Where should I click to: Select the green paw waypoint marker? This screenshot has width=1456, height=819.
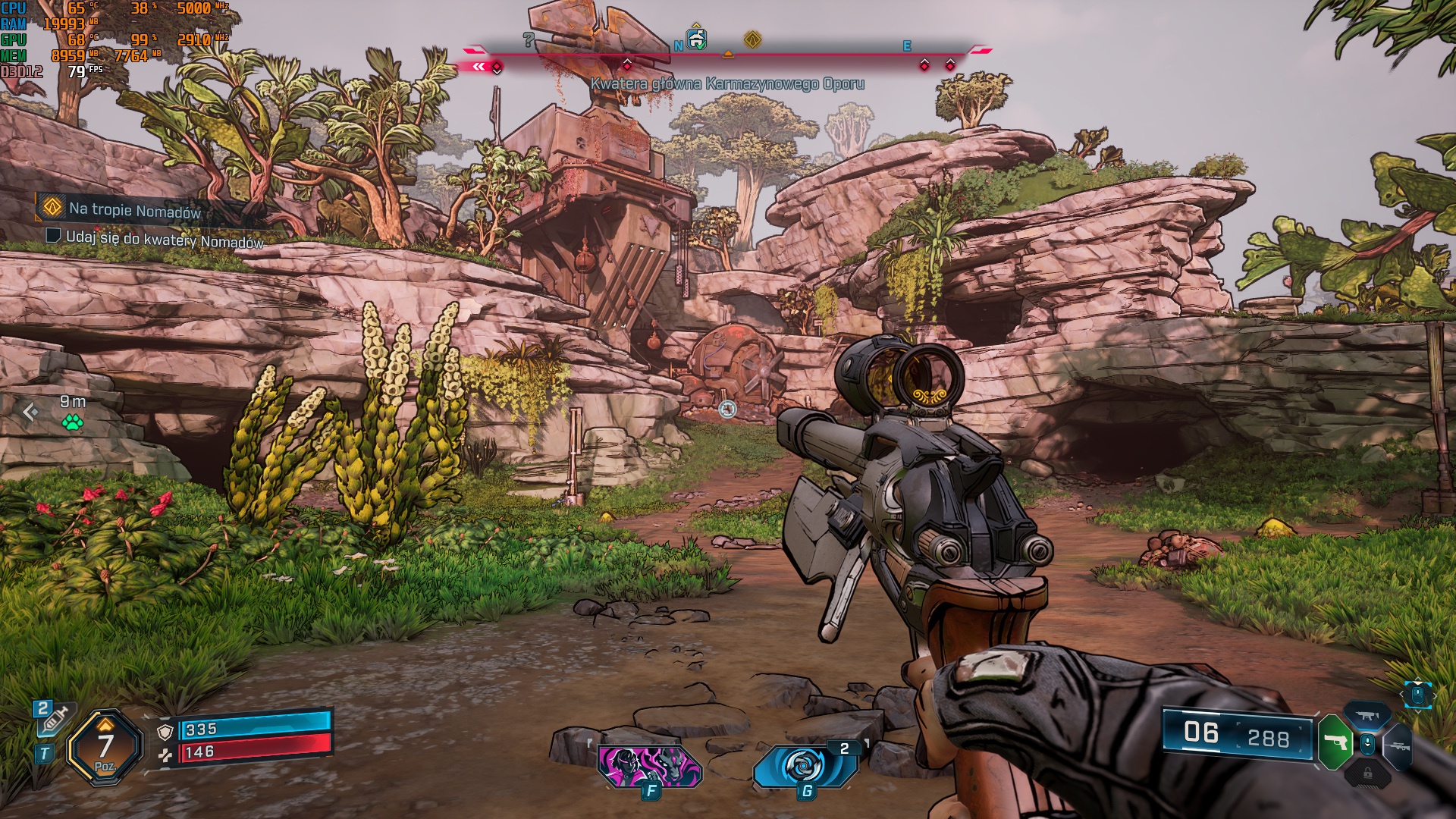73,422
